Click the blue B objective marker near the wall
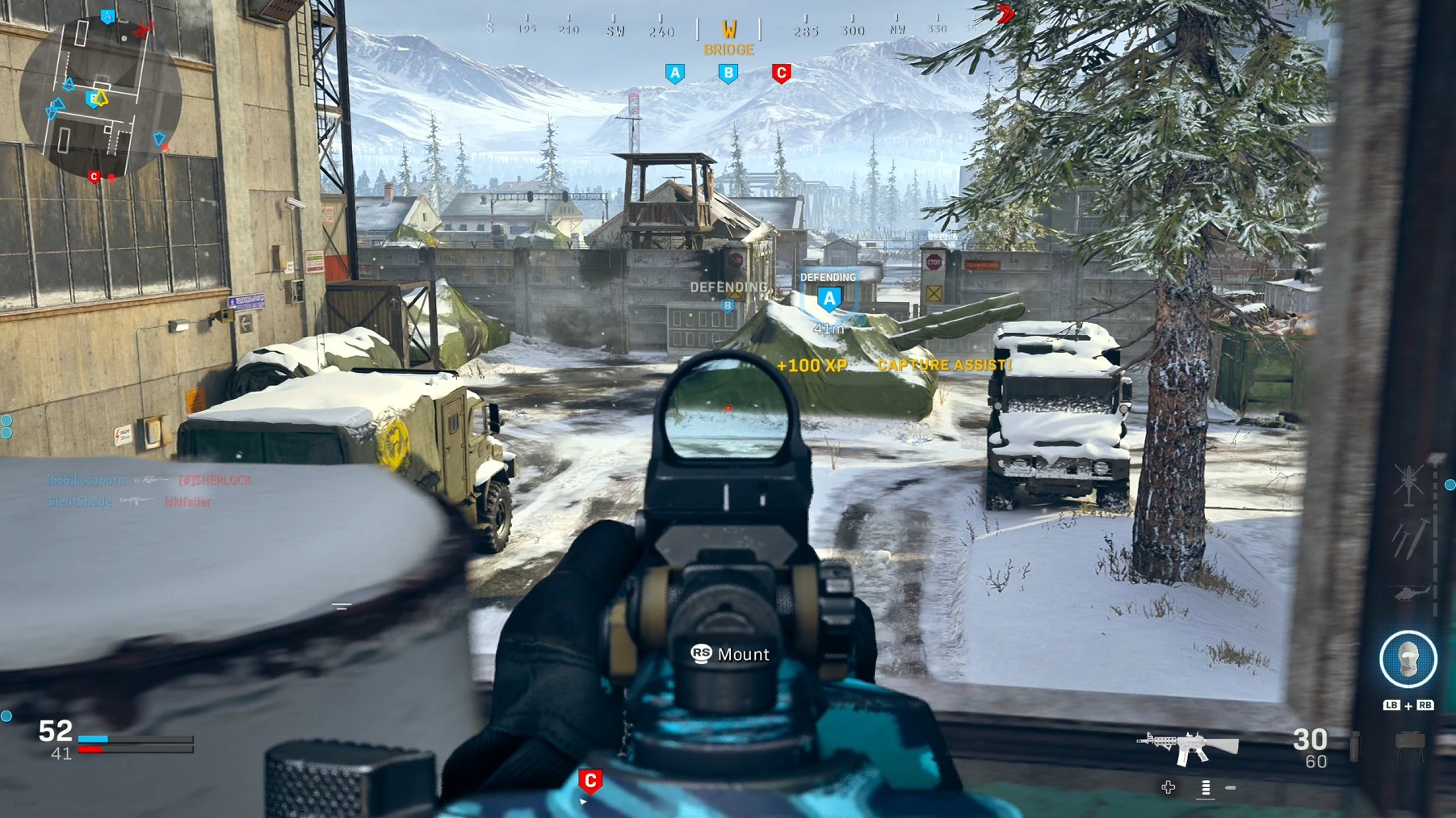 pos(728,304)
